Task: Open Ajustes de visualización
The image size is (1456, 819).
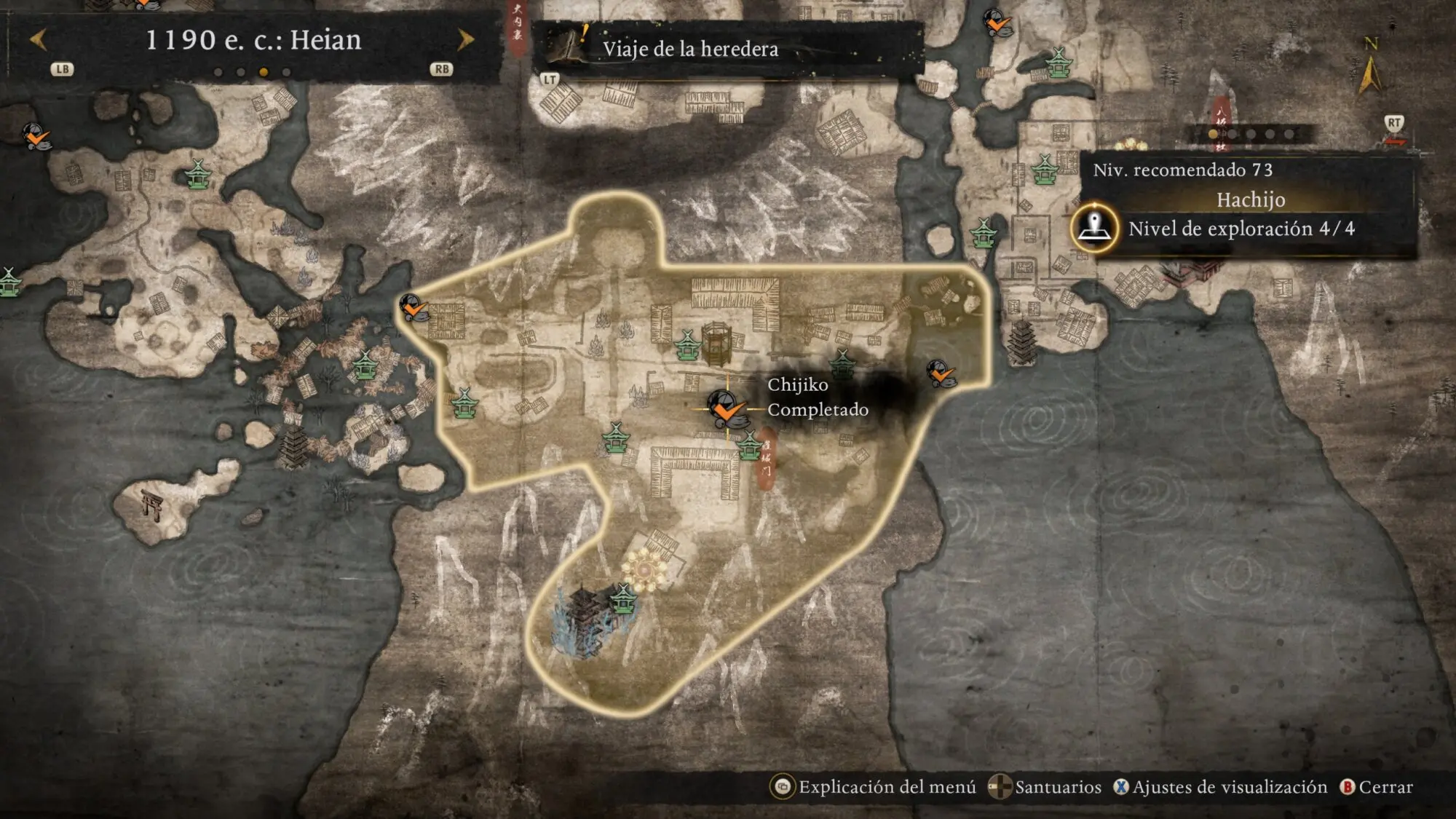Action: pos(1221,787)
